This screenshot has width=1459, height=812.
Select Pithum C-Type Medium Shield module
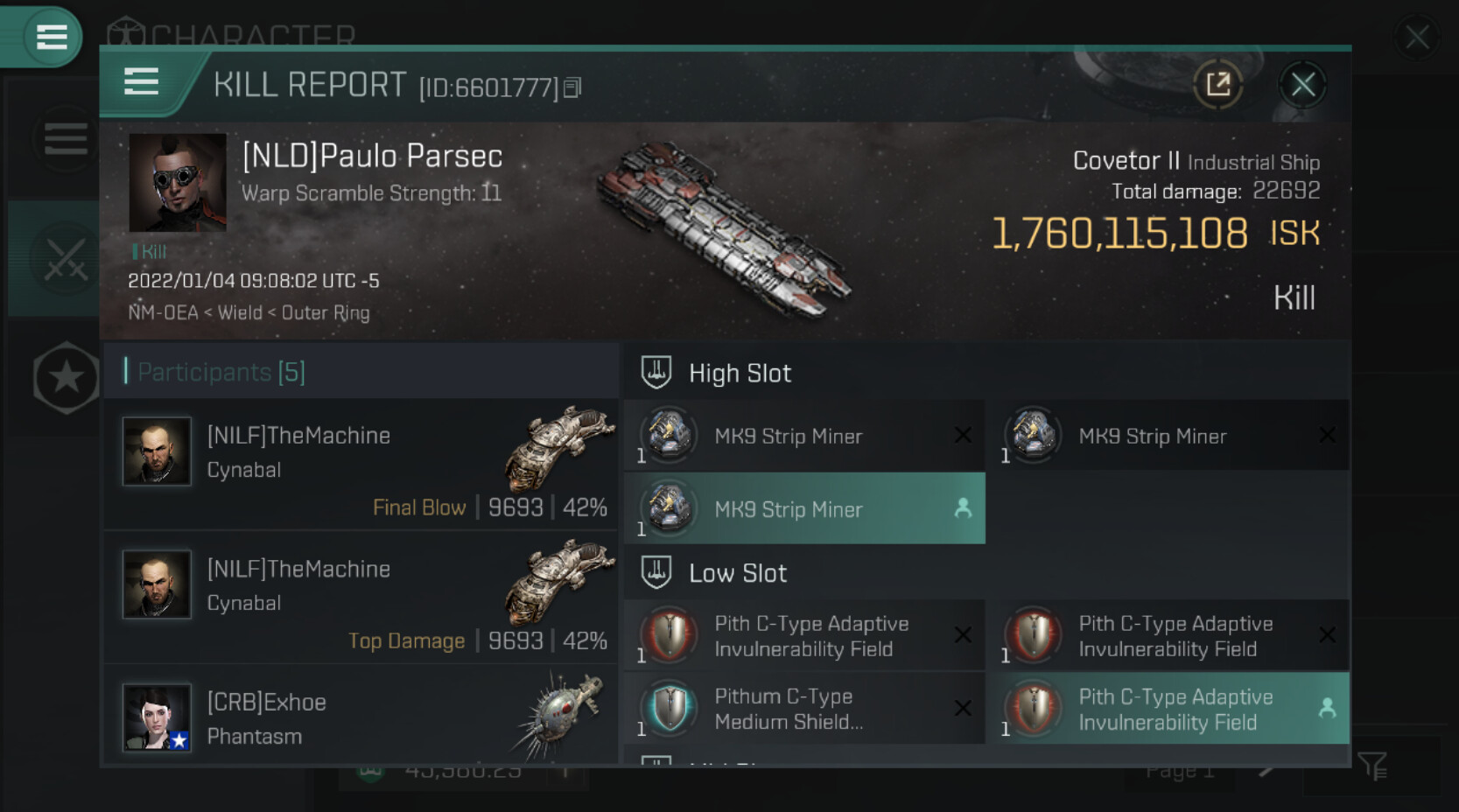pyautogui.click(x=804, y=709)
